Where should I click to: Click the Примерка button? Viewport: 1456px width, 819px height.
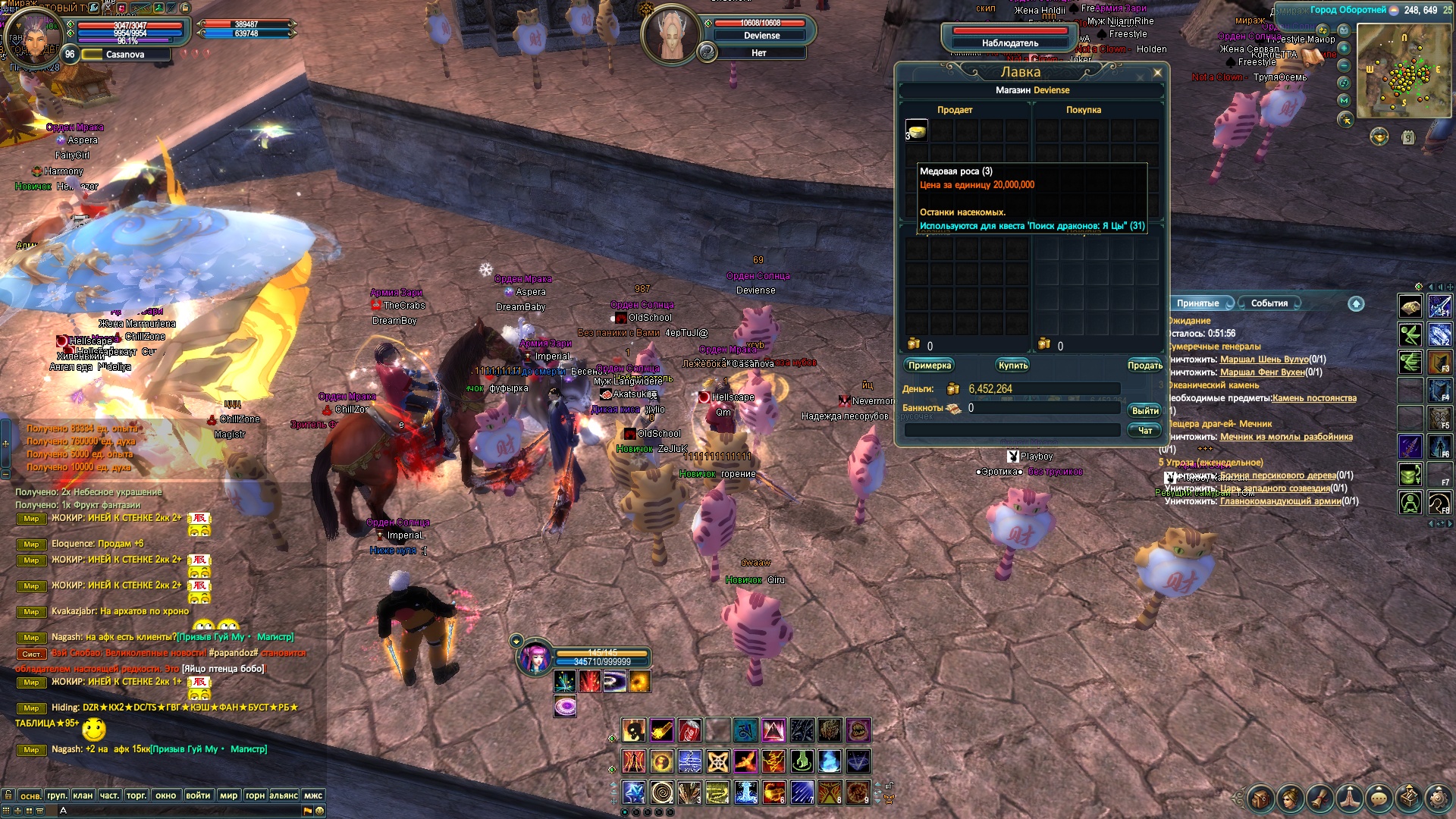pyautogui.click(x=929, y=366)
